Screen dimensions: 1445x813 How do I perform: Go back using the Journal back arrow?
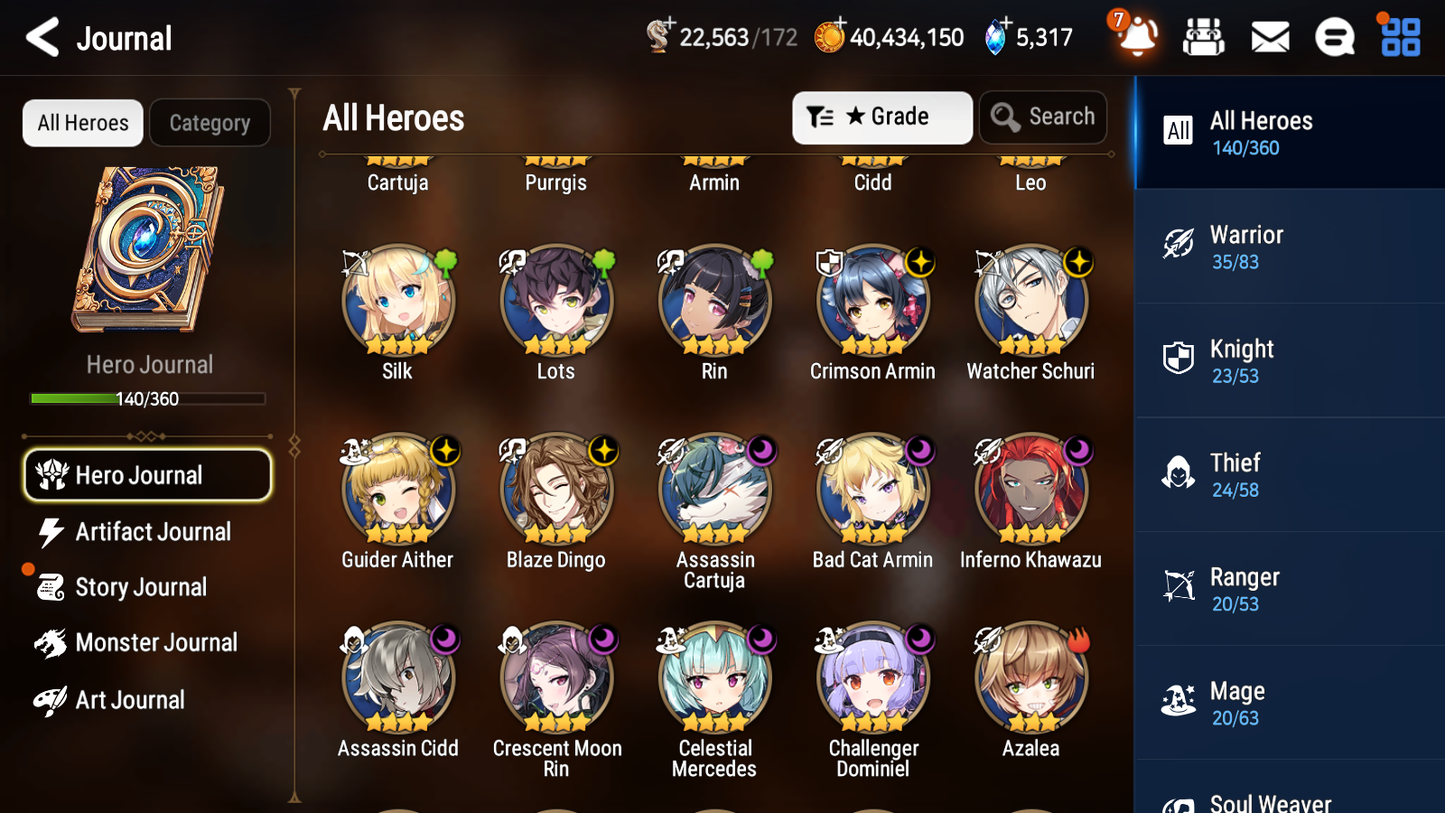(x=41, y=37)
